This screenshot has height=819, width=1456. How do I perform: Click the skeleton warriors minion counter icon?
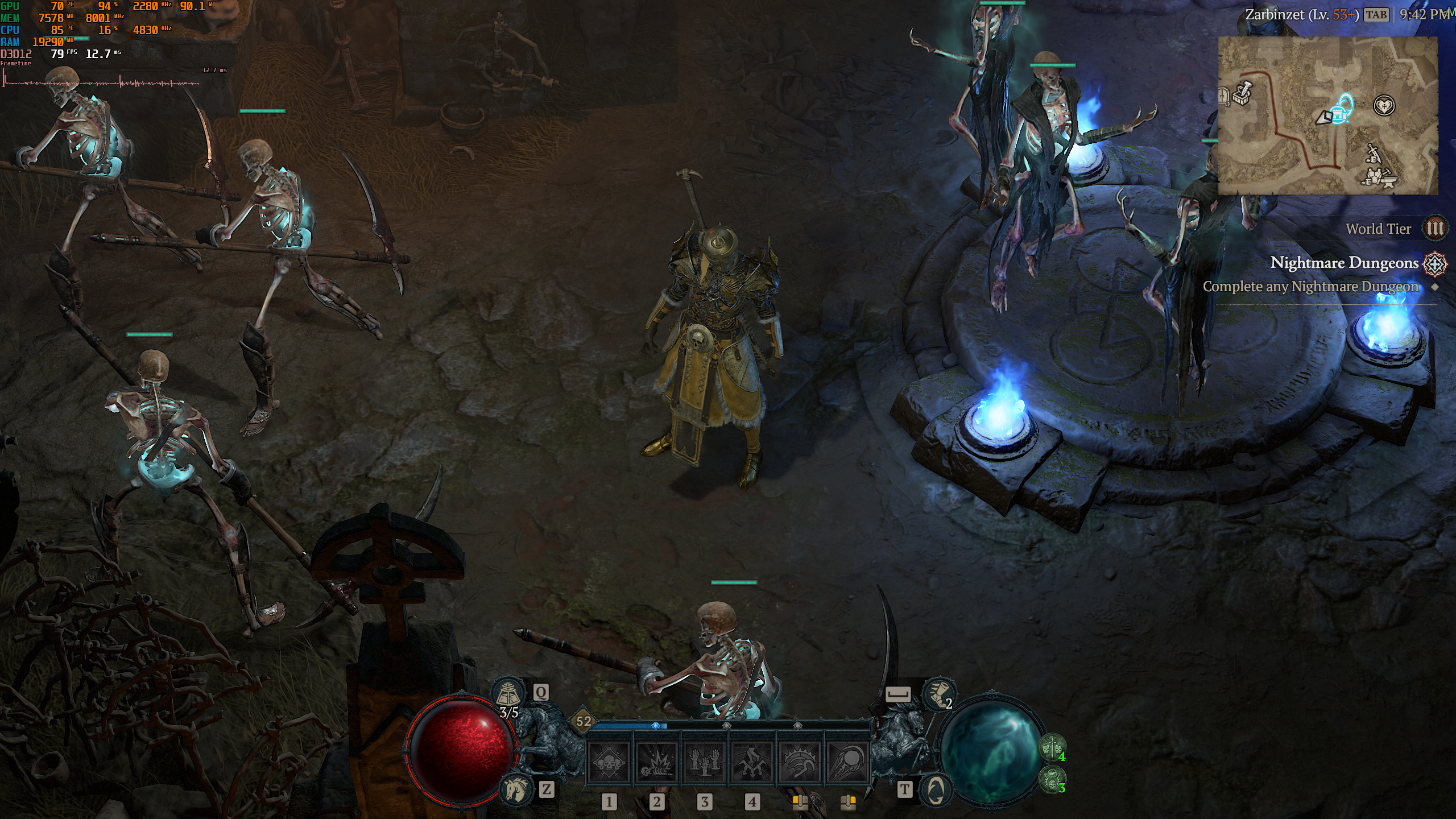1052,746
